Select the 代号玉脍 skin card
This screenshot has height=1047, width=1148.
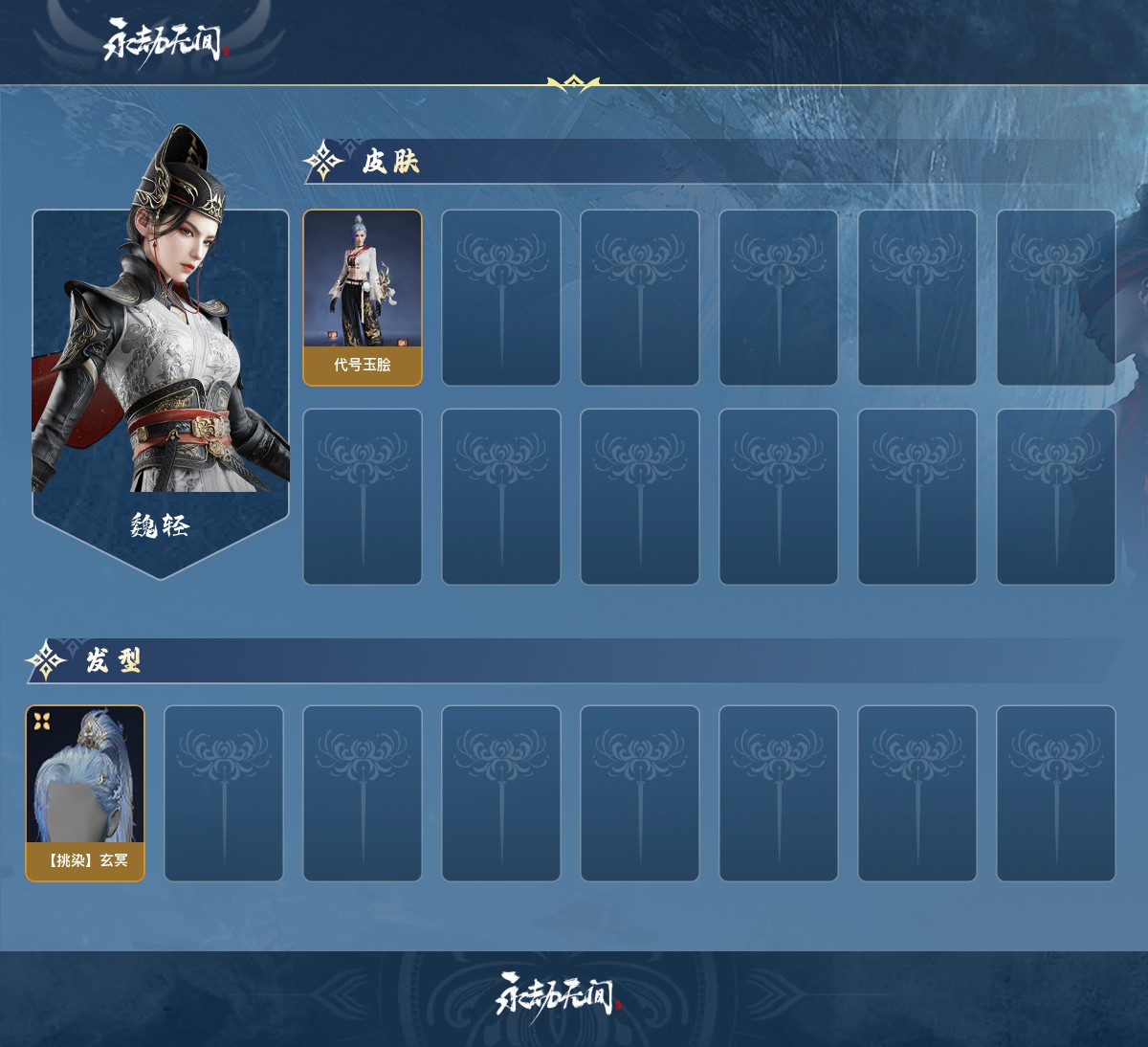coord(363,298)
